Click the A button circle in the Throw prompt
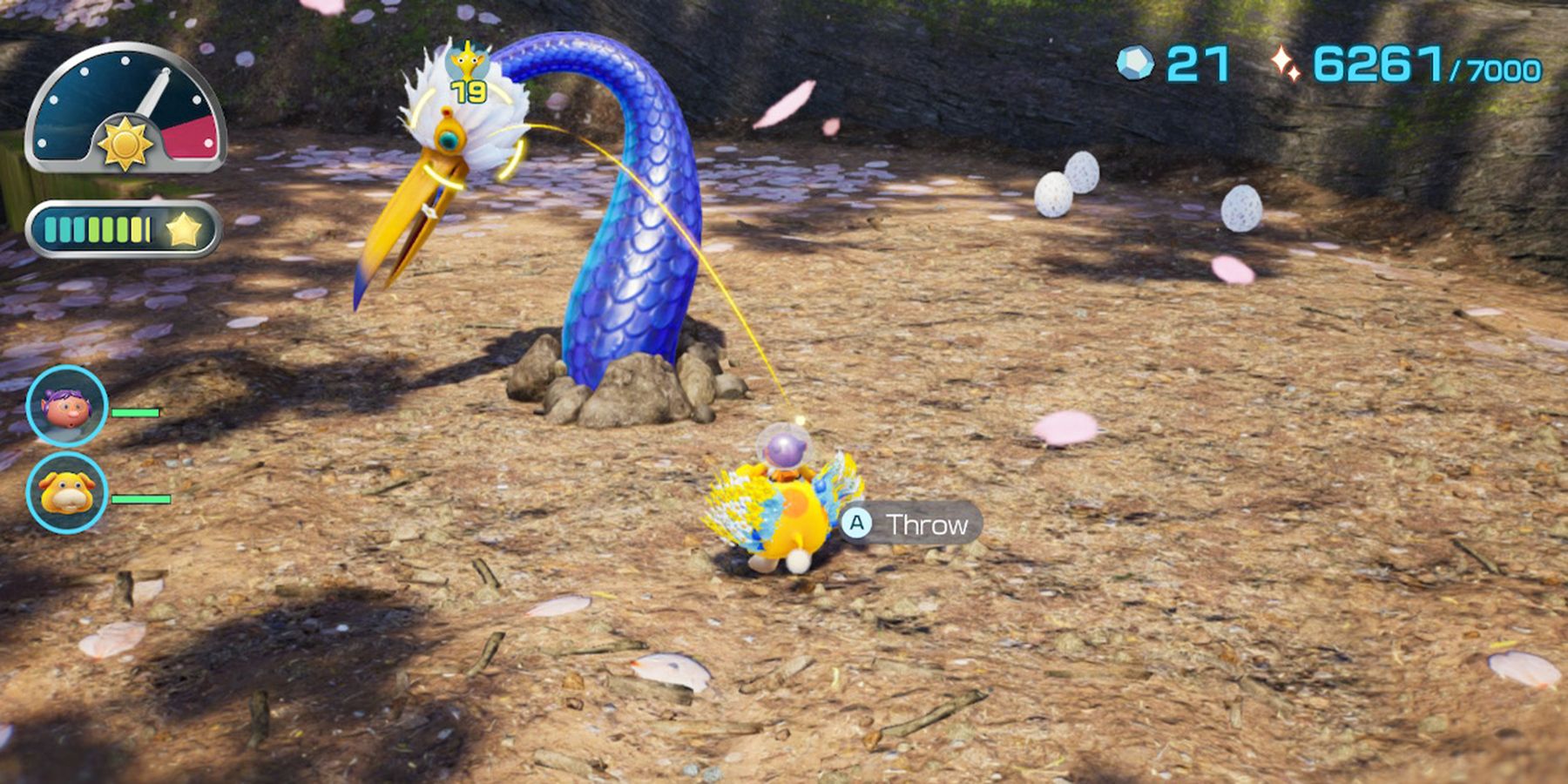This screenshot has width=1568, height=784. [858, 524]
